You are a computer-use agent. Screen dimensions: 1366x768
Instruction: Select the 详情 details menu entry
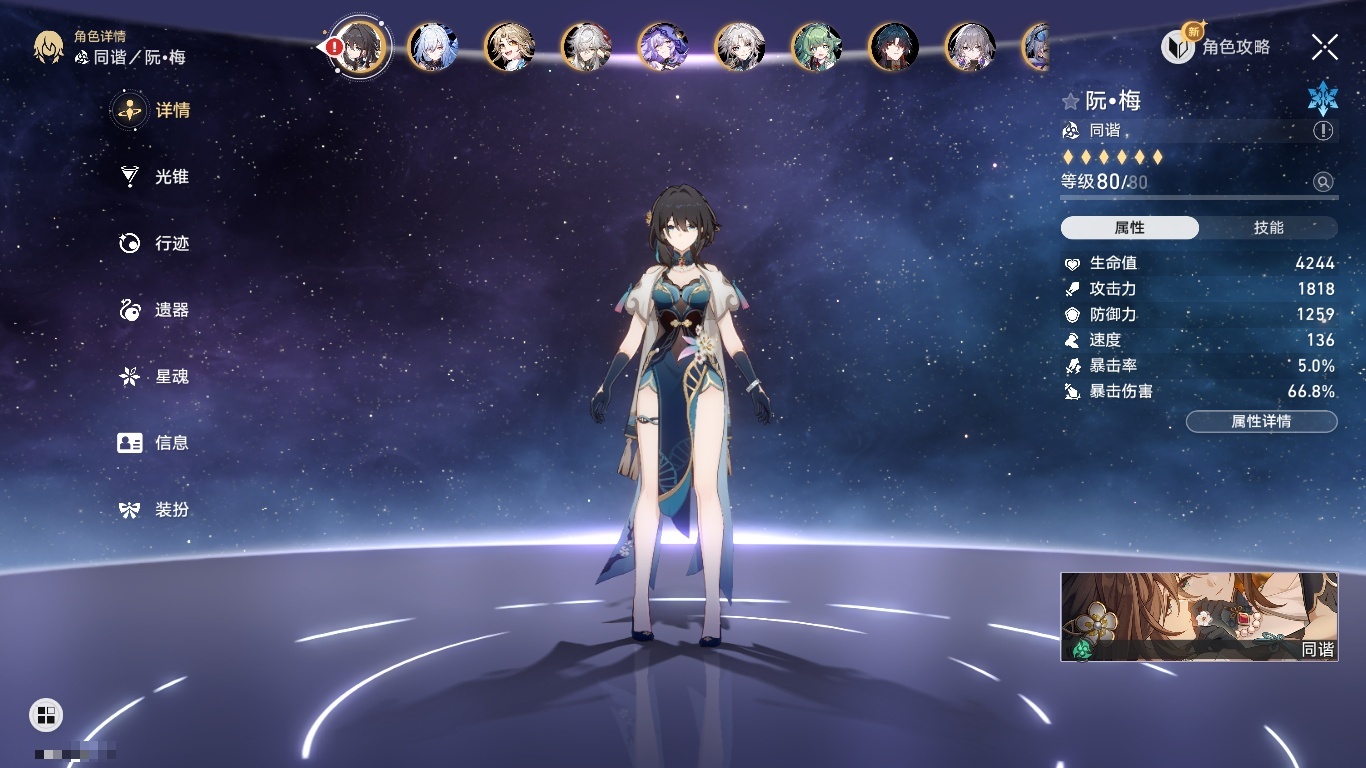tap(155, 110)
